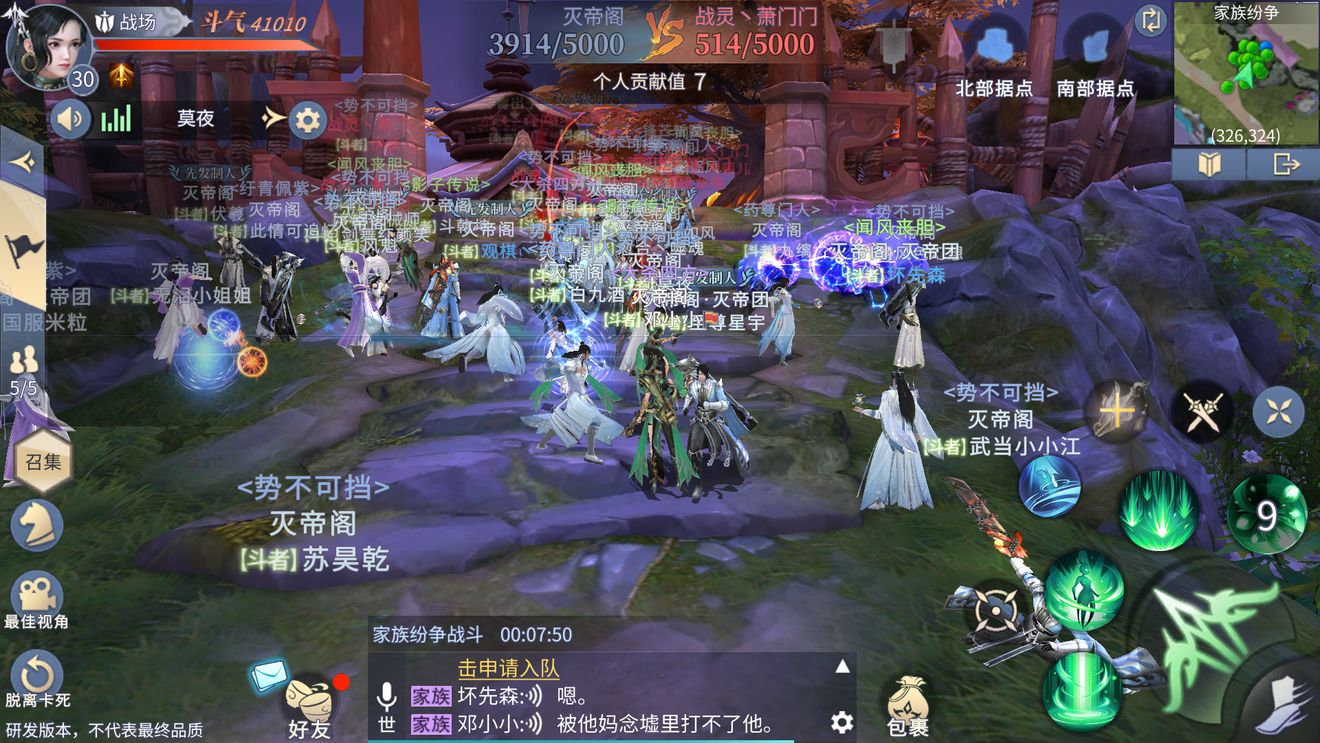Screen dimensions: 1320x743
Task: Use the skill showing cooldown number 9
Action: click(x=1268, y=512)
